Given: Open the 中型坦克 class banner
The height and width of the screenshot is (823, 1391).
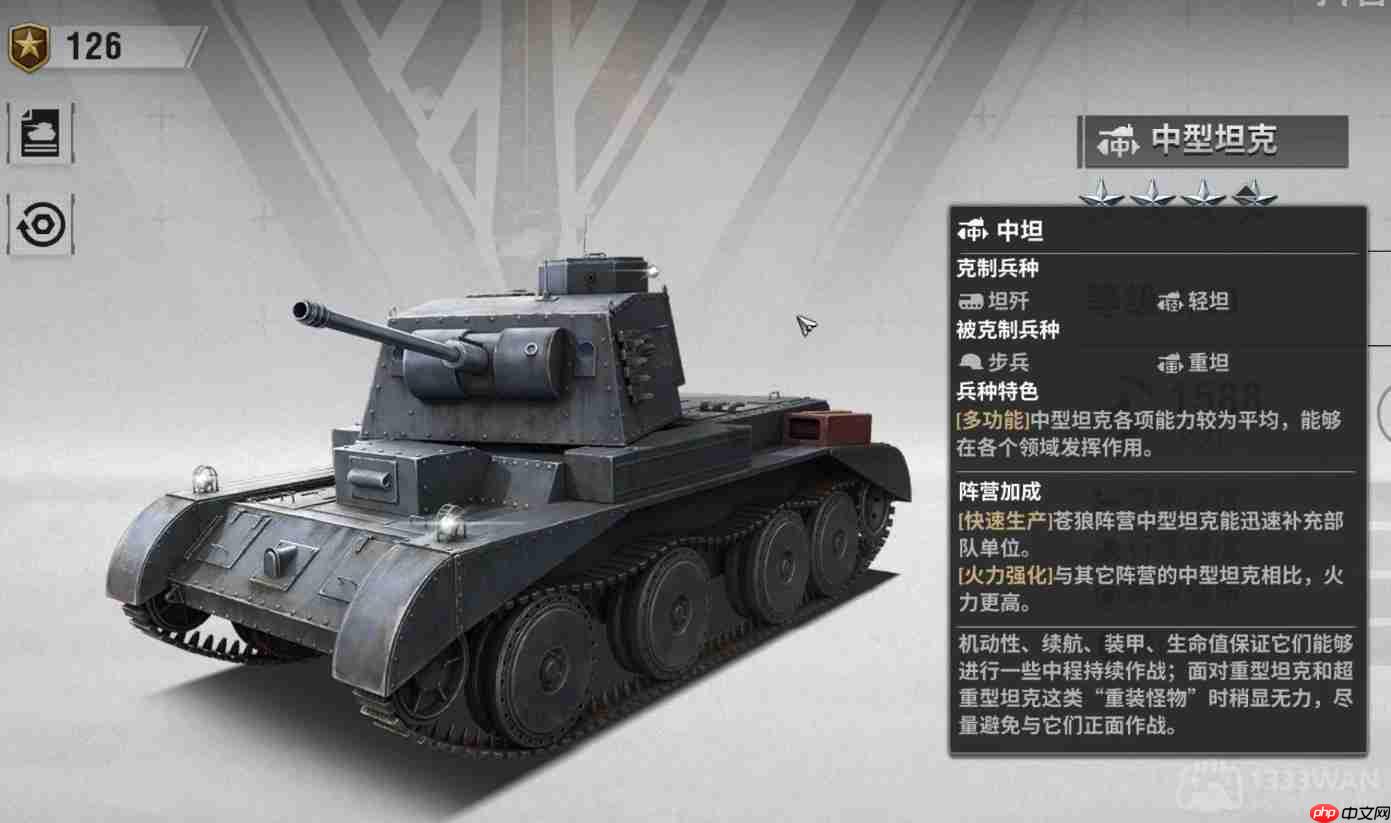Looking at the screenshot, I should [x=1213, y=142].
